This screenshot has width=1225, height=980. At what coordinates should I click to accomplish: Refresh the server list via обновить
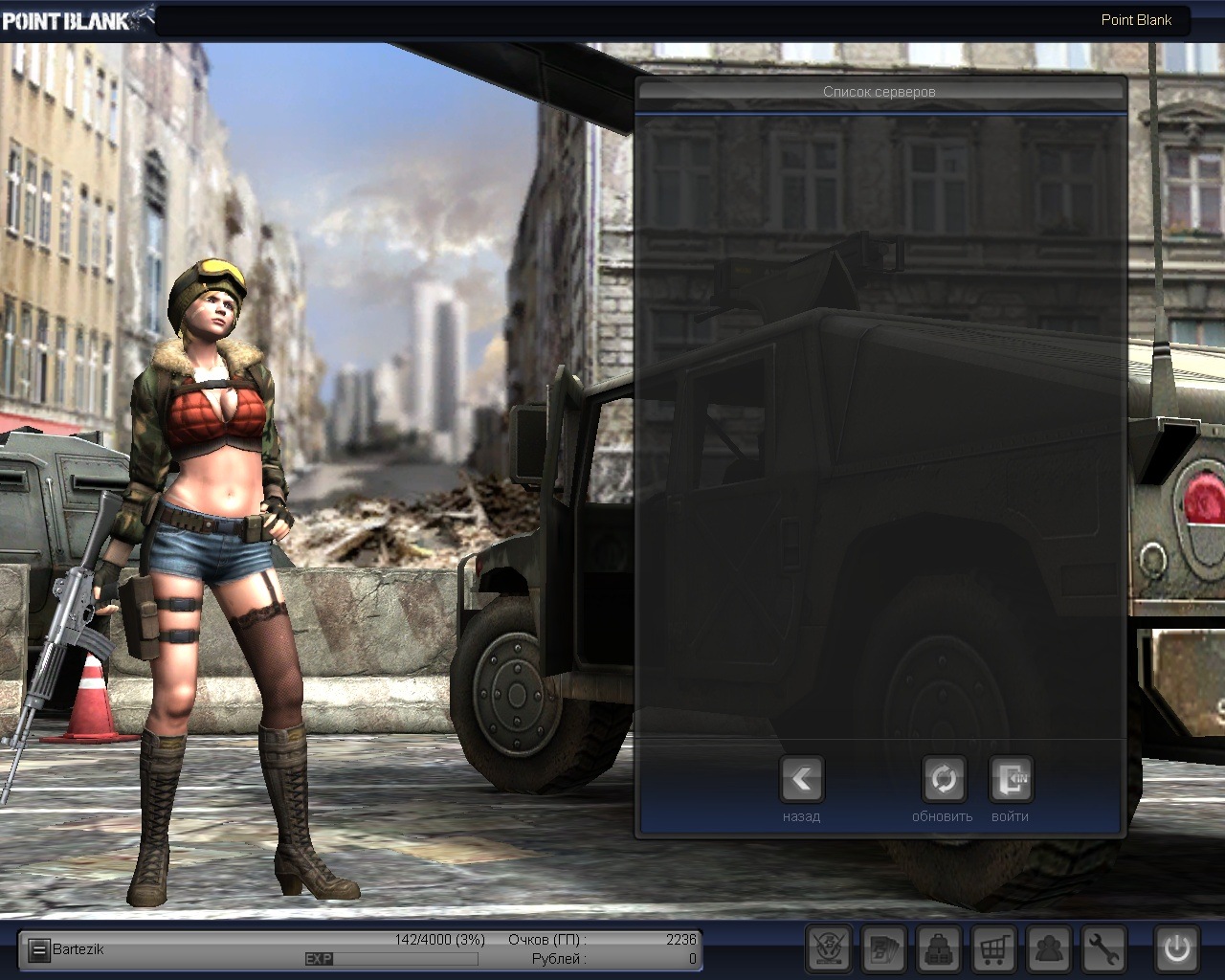943,780
